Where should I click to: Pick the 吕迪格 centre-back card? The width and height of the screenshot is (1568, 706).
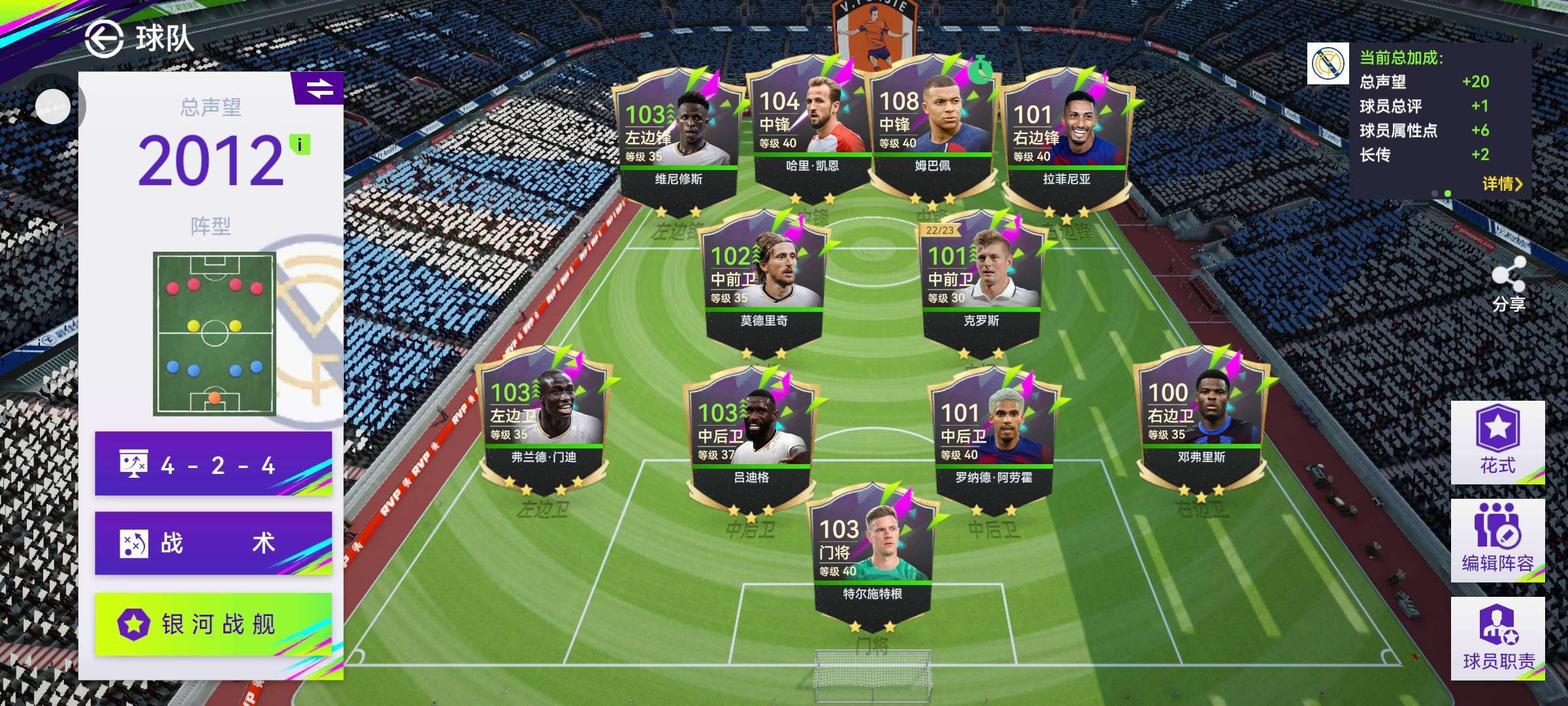click(751, 438)
